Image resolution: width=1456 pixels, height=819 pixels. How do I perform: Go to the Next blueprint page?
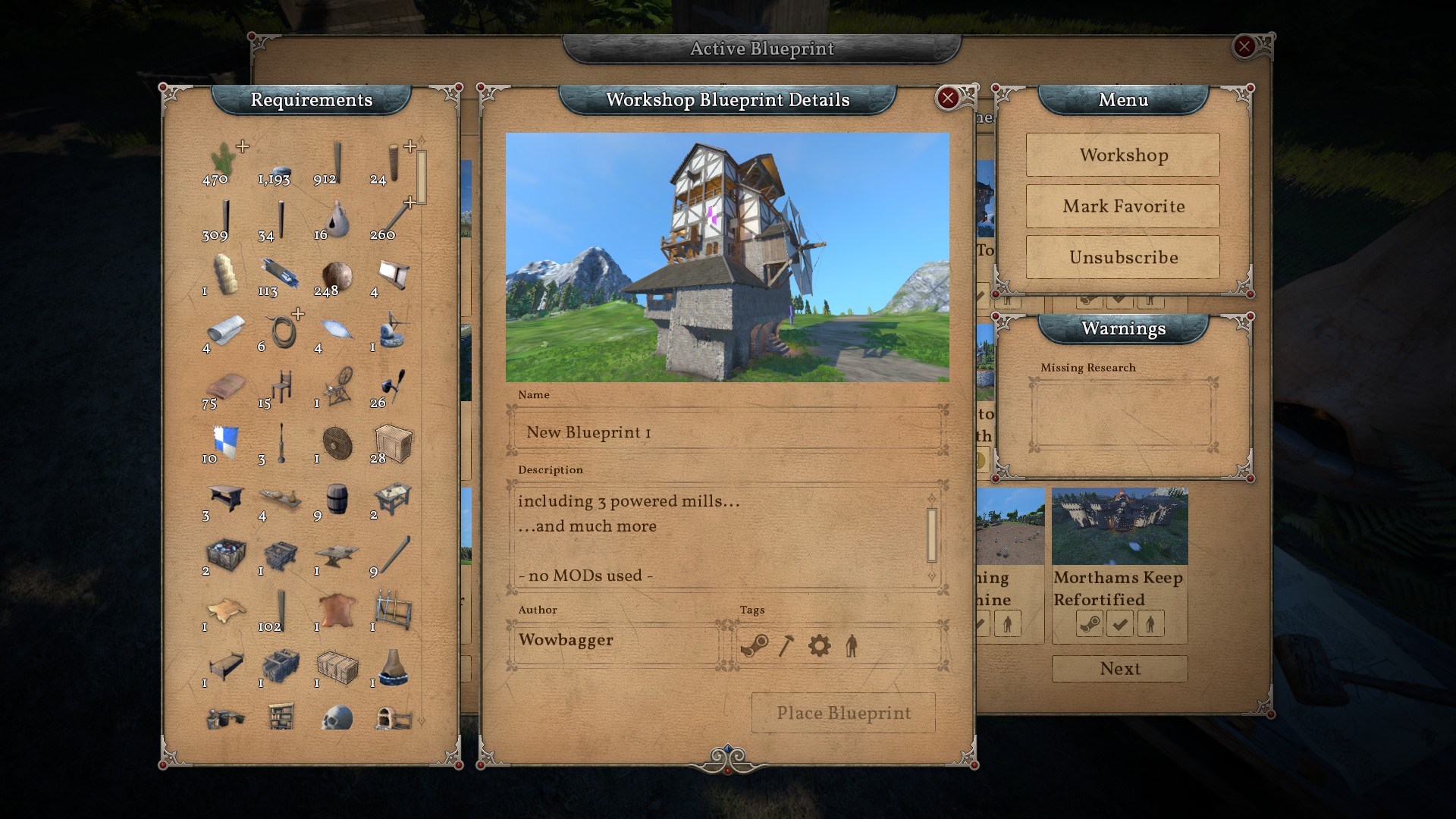click(1119, 669)
